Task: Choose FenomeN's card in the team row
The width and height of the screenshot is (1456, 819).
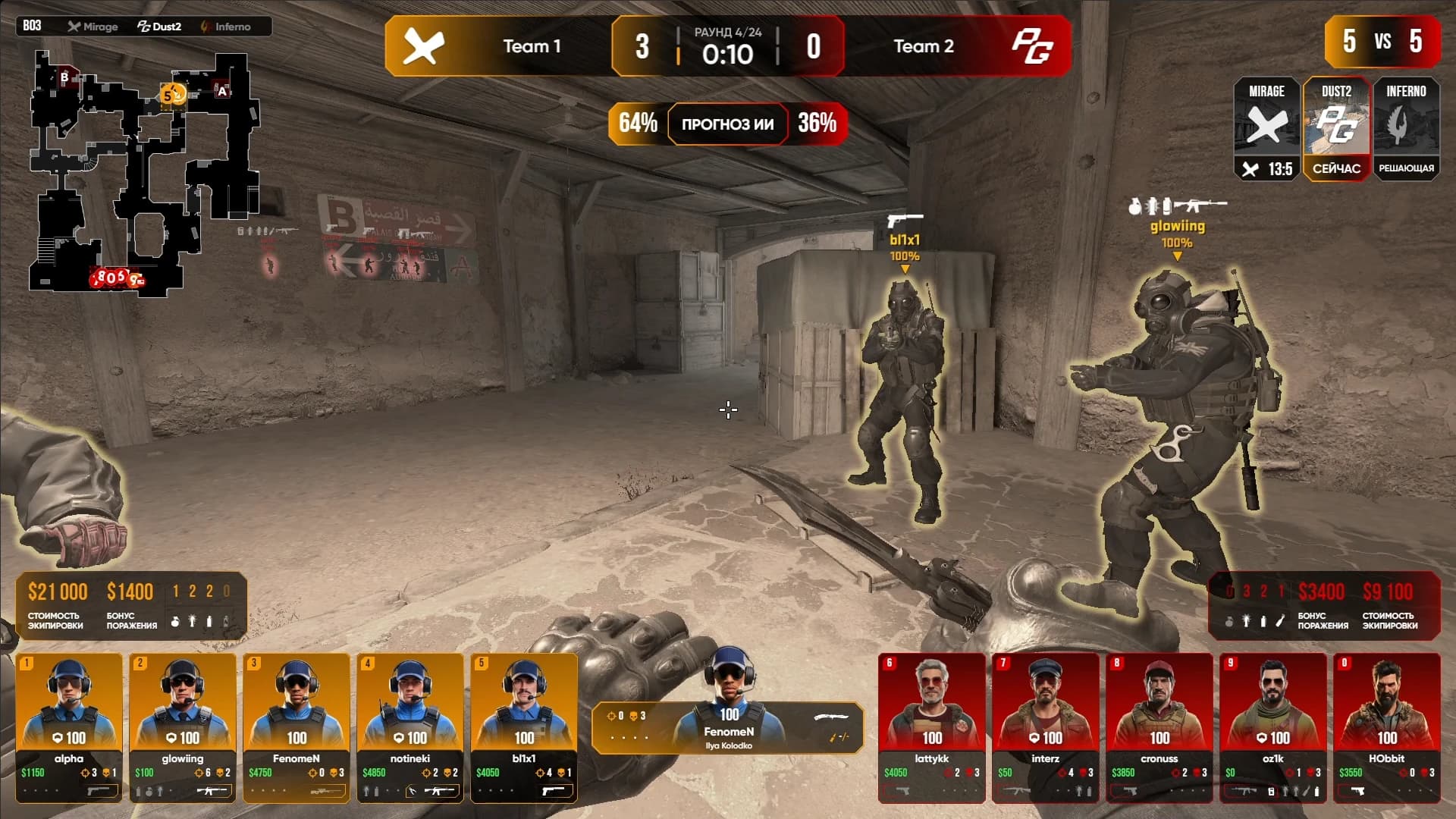Action: [x=297, y=726]
